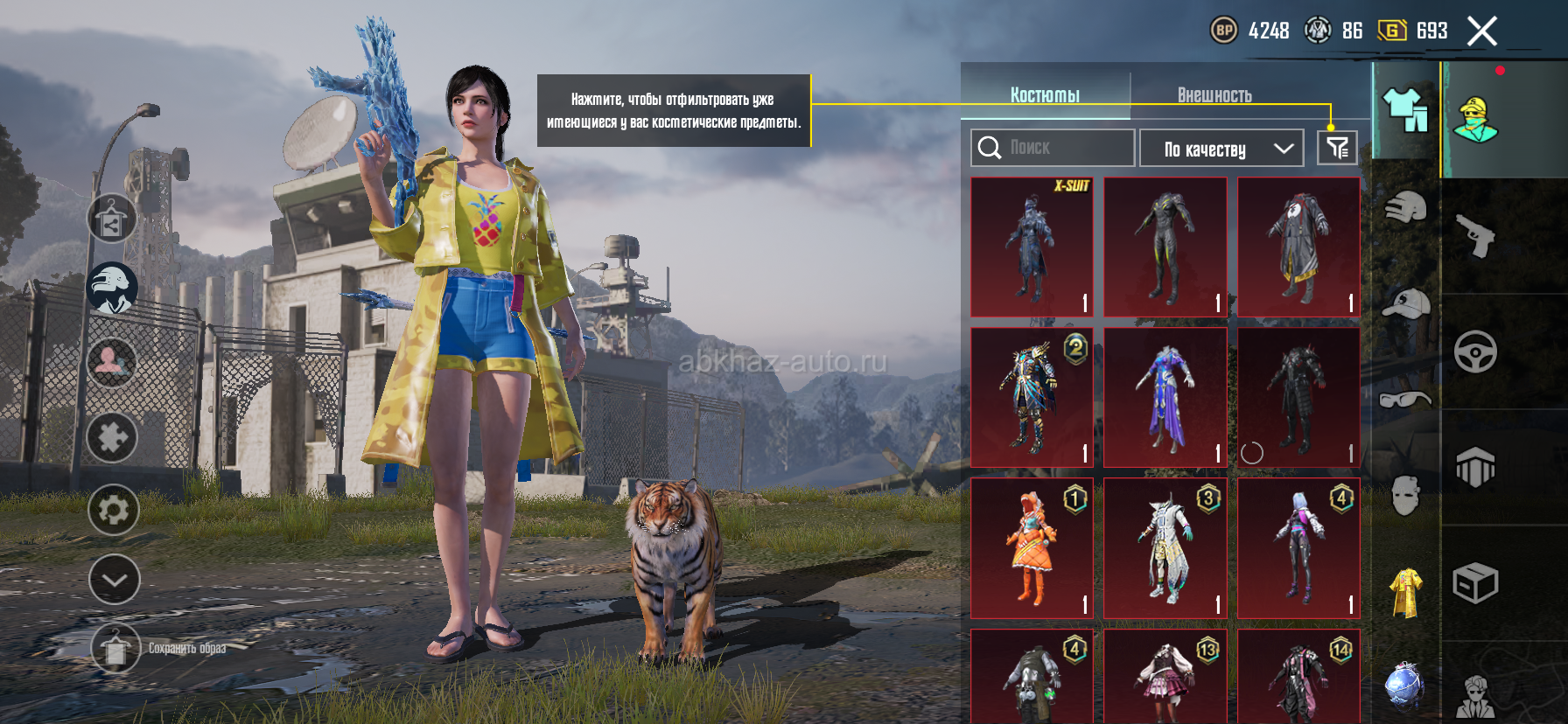Open the vehicle skins steering wheel section
This screenshot has width=1568, height=724.
tap(1475, 352)
